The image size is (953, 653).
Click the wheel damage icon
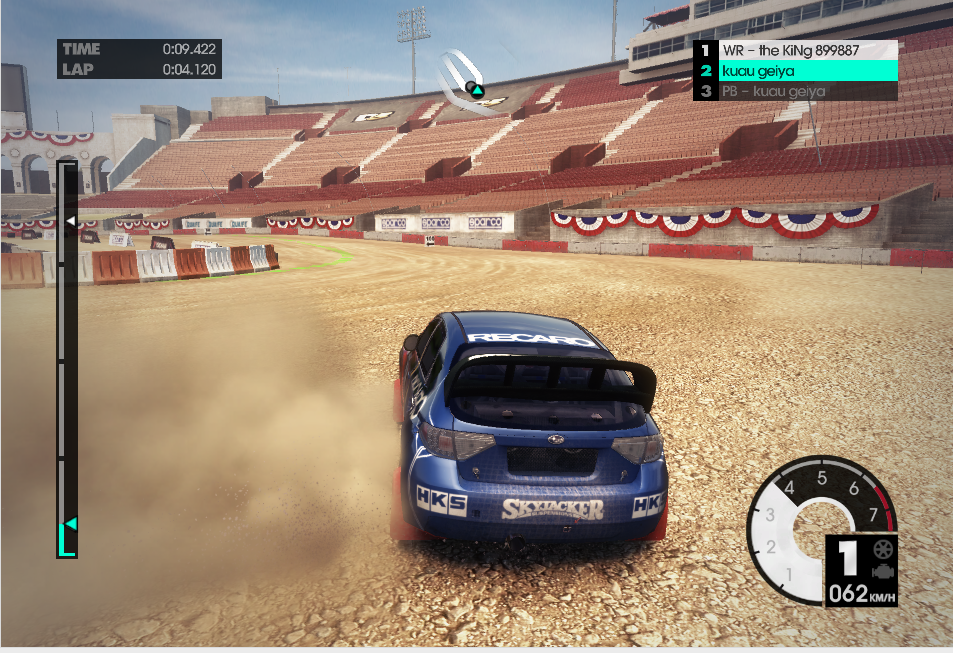tap(882, 549)
